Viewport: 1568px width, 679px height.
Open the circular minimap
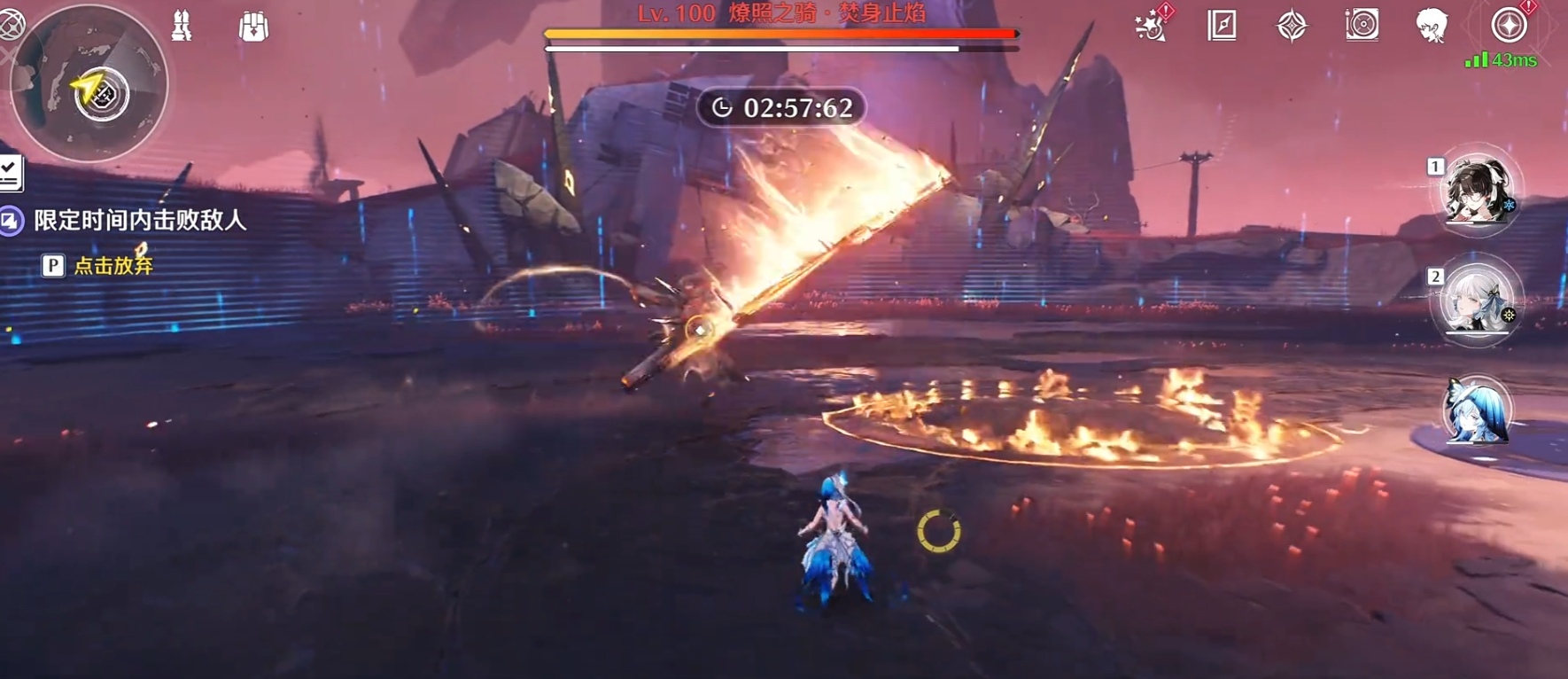89,84
